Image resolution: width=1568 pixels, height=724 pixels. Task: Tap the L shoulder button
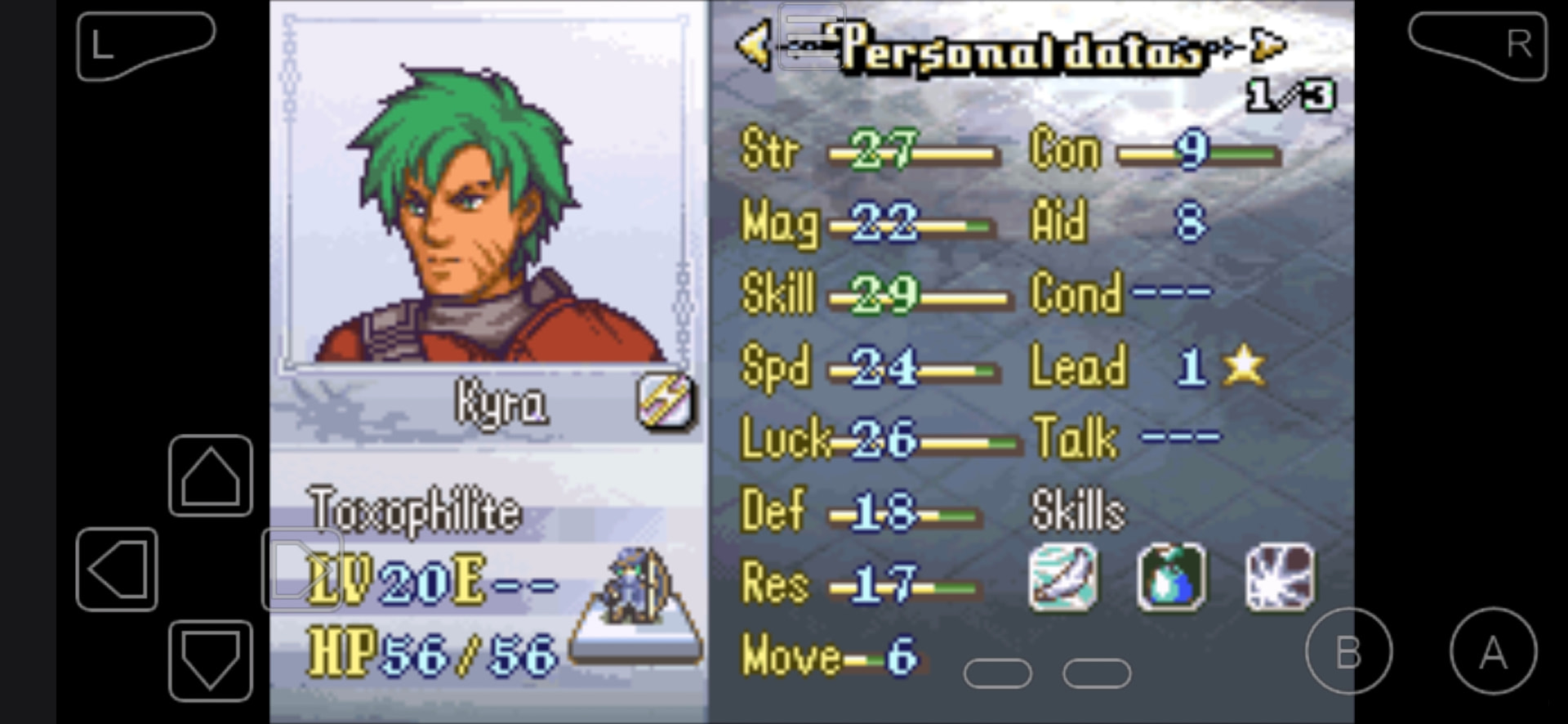tap(145, 45)
